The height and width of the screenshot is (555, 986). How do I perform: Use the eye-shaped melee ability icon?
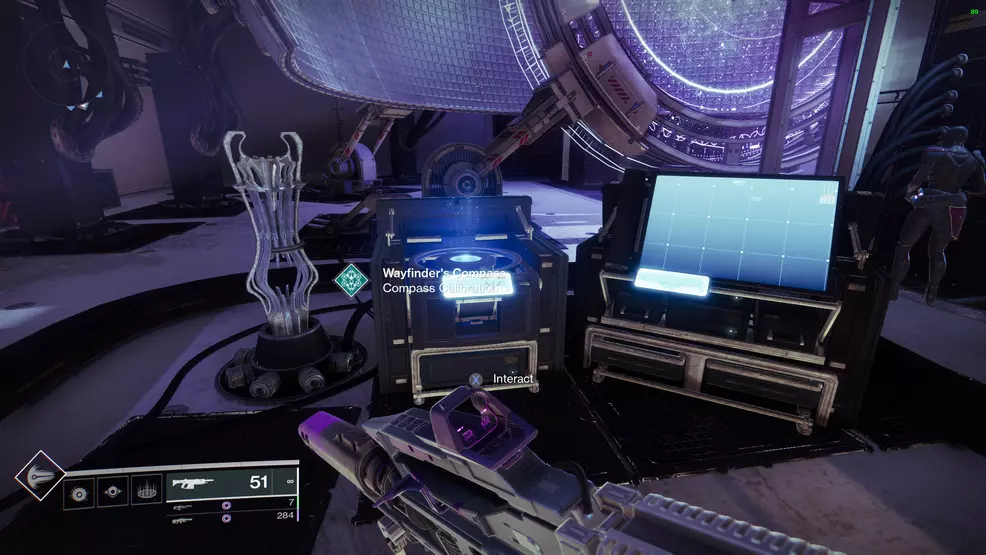(113, 494)
